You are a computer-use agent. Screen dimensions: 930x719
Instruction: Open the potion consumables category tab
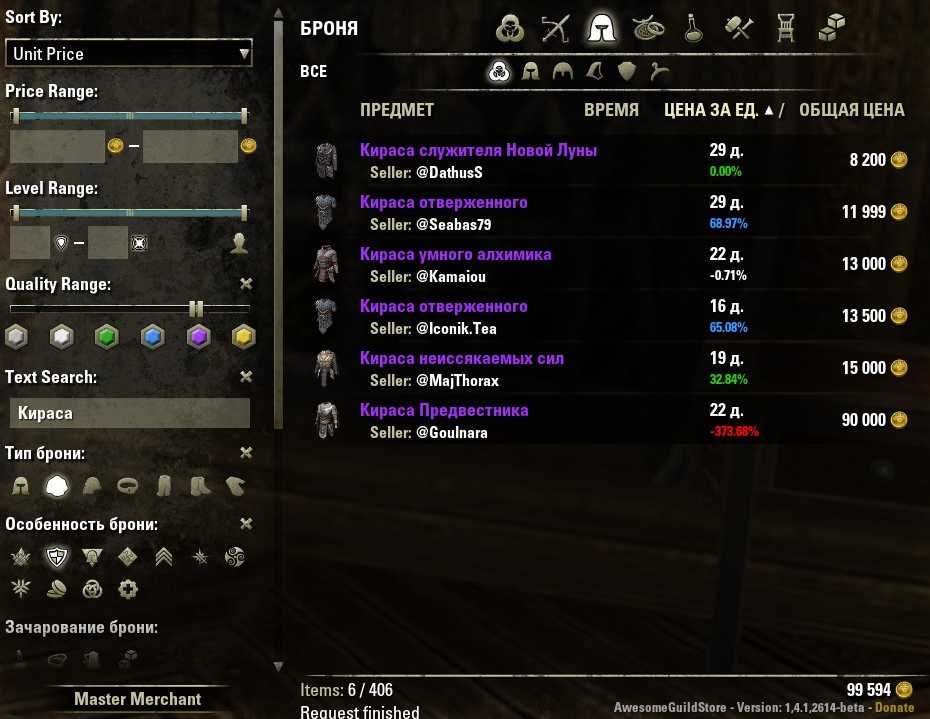(x=691, y=29)
